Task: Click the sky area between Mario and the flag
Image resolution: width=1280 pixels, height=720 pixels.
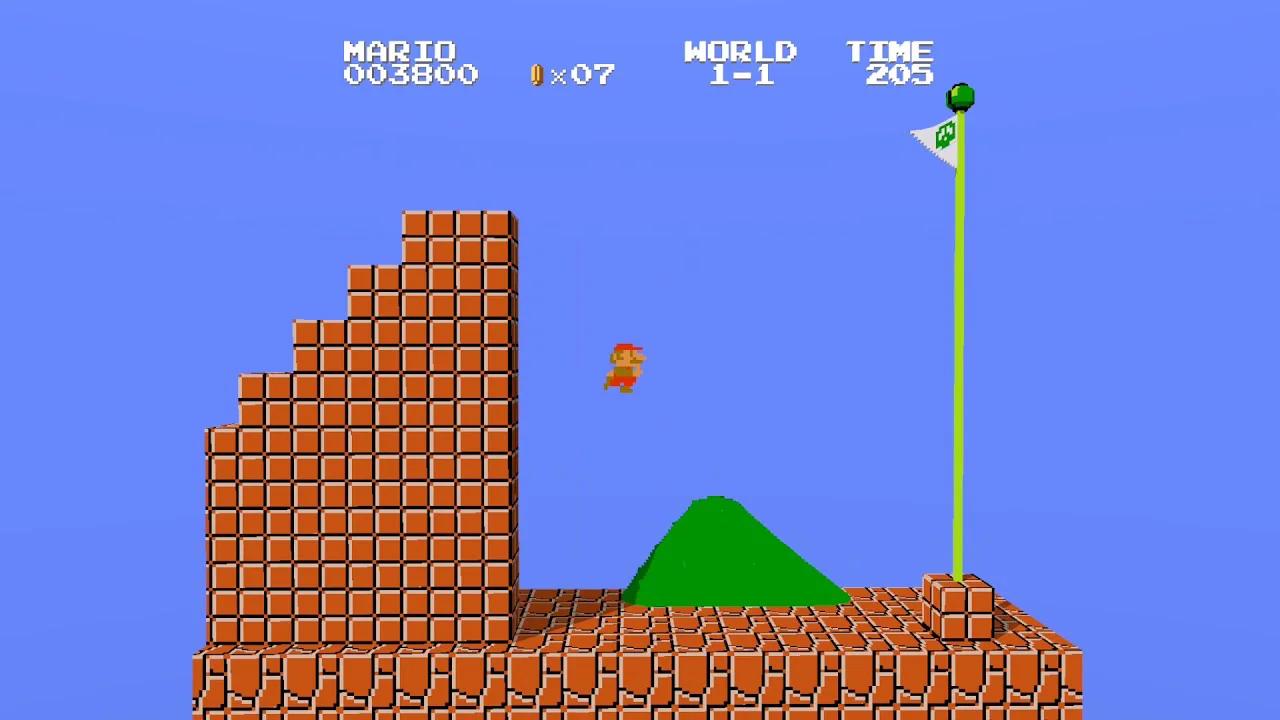Action: pyautogui.click(x=790, y=280)
